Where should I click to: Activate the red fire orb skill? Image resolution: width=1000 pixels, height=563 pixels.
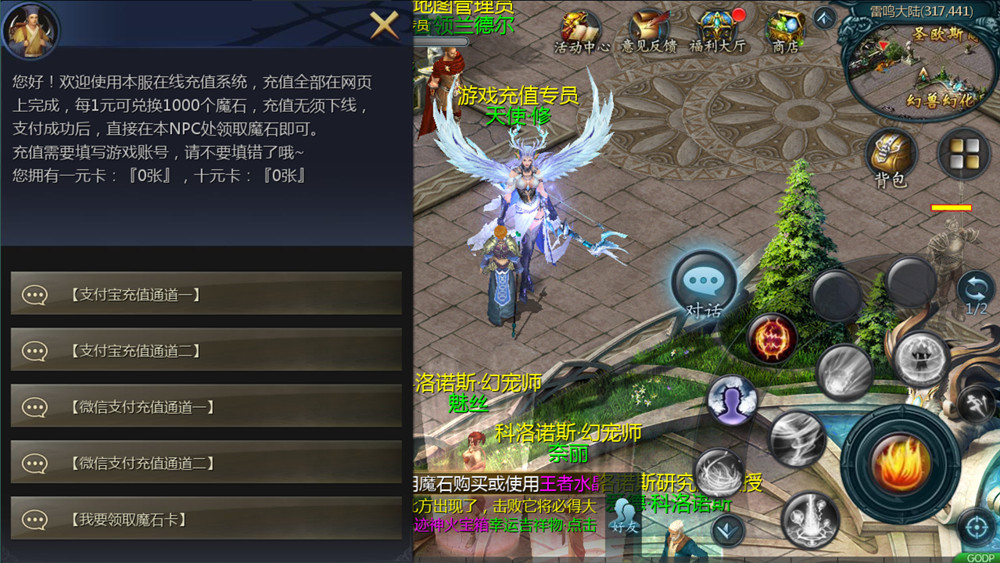(x=771, y=338)
